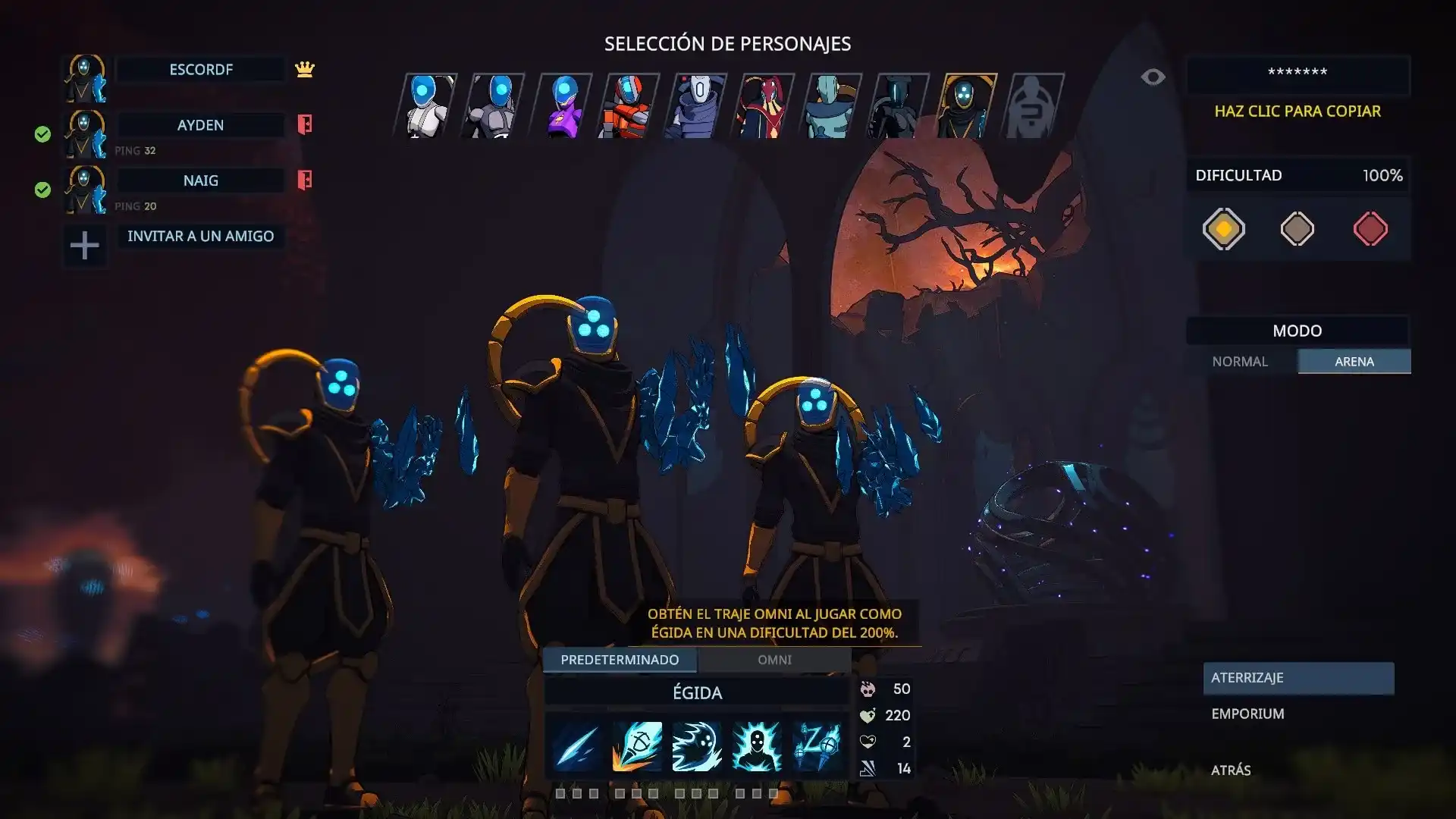The width and height of the screenshot is (1456, 819).
Task: Inspect the blue blade slash ability icon
Action: click(x=576, y=746)
